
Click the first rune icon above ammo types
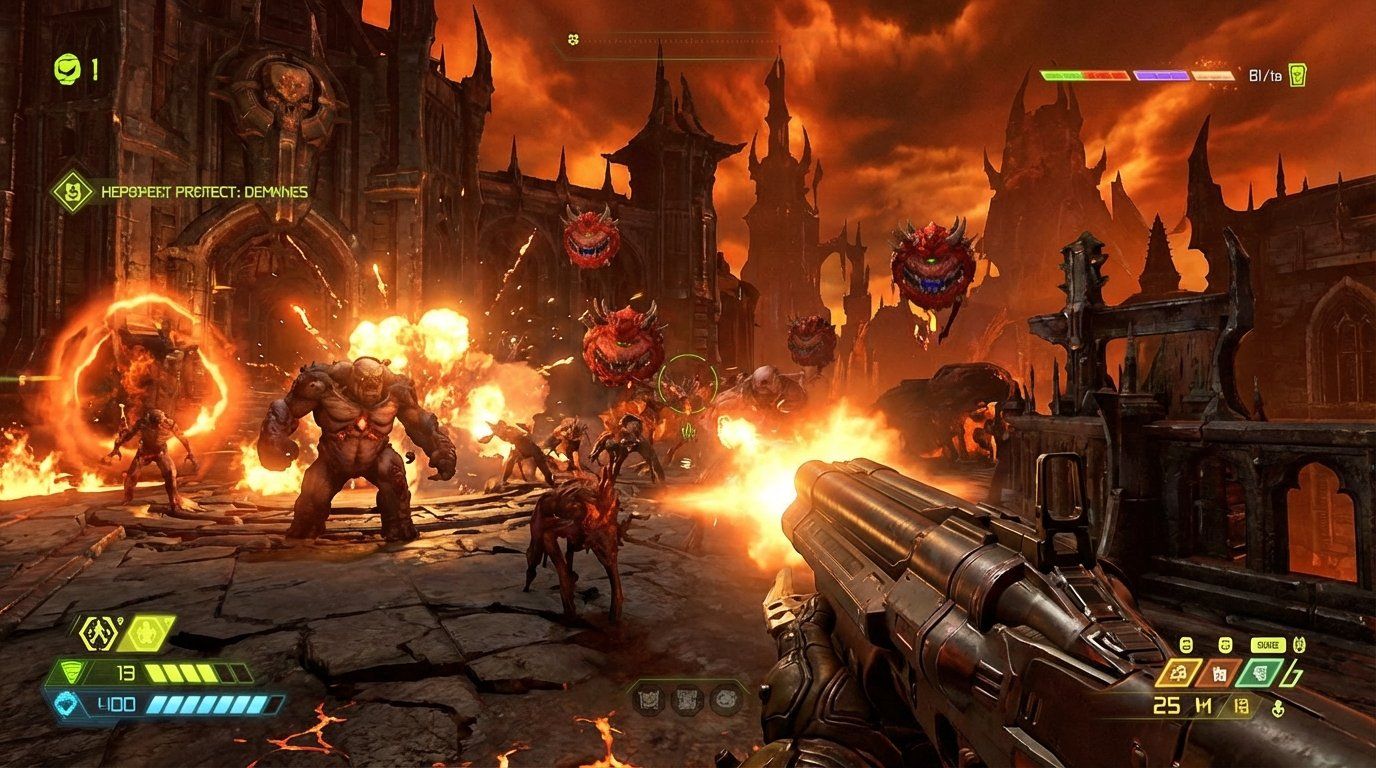(1187, 645)
